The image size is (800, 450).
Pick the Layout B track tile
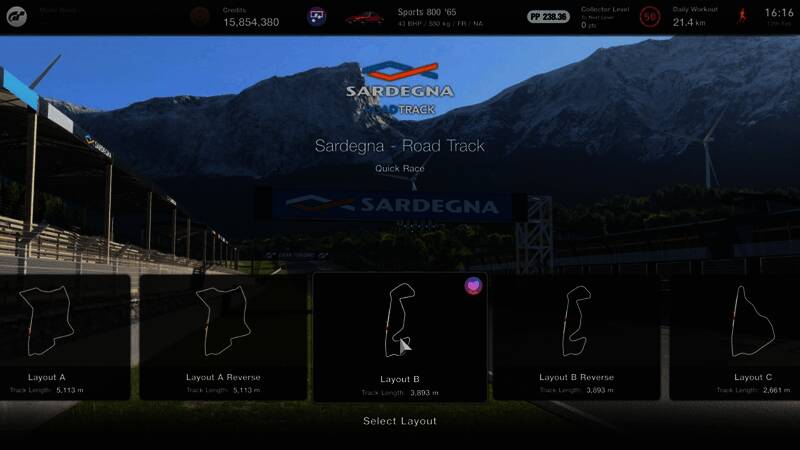click(x=400, y=338)
